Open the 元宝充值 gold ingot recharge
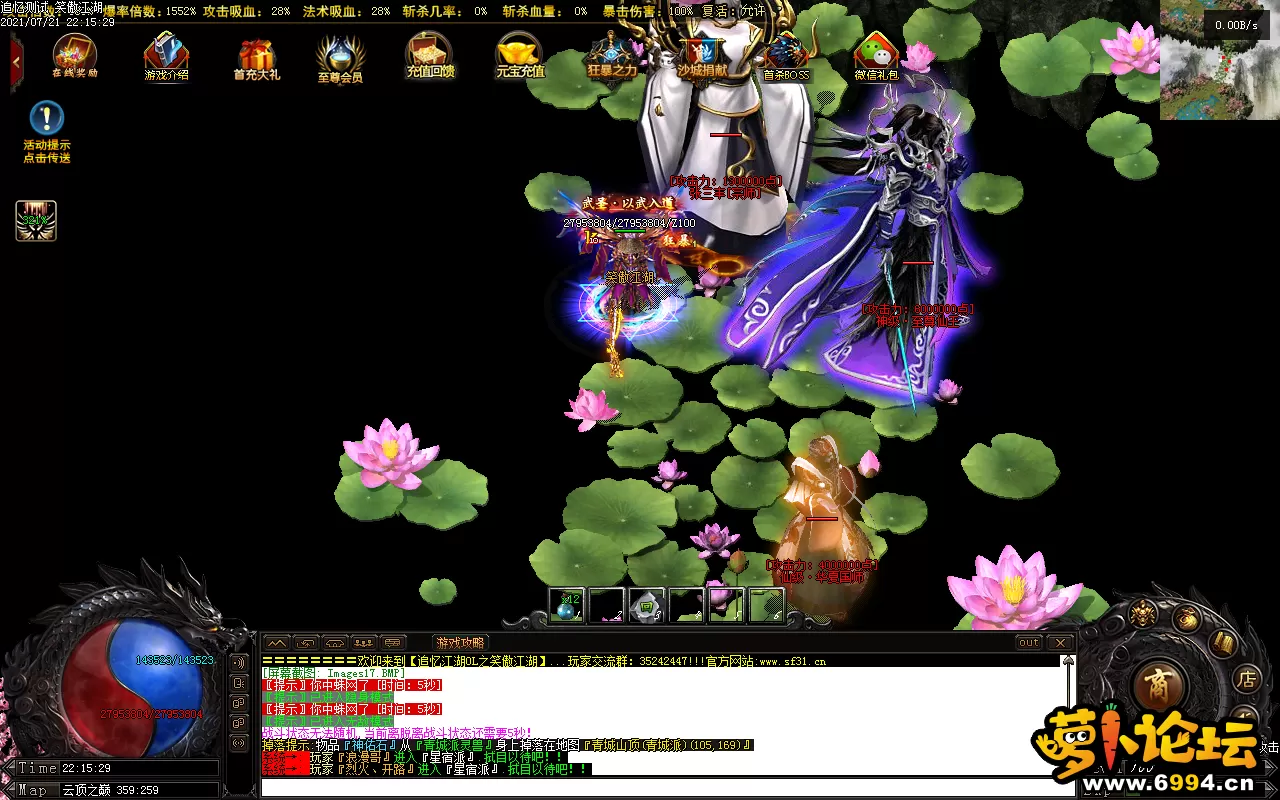The image size is (1280, 800). (520, 54)
